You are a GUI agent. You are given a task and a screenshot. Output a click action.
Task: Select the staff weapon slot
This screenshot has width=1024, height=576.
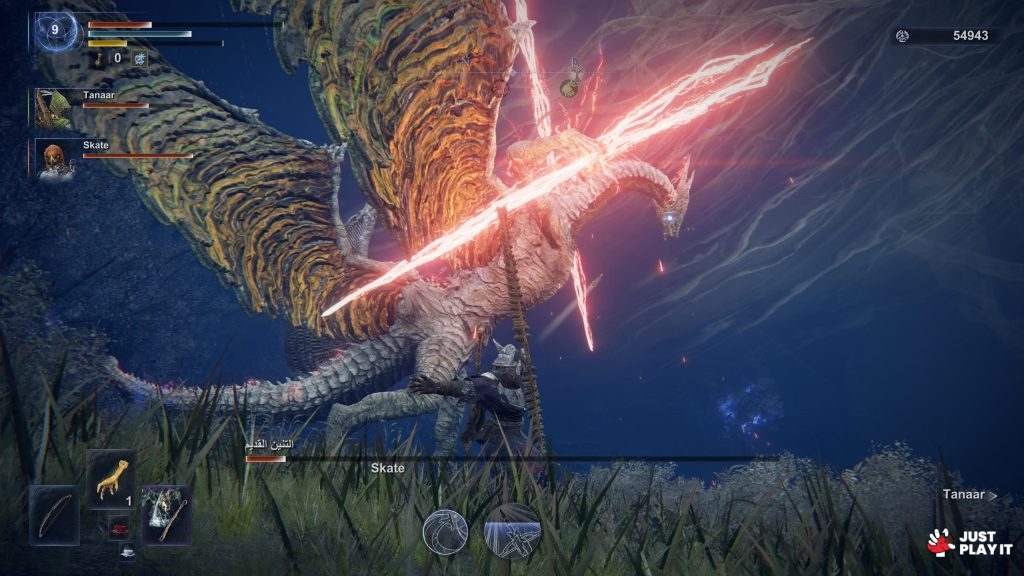165,514
